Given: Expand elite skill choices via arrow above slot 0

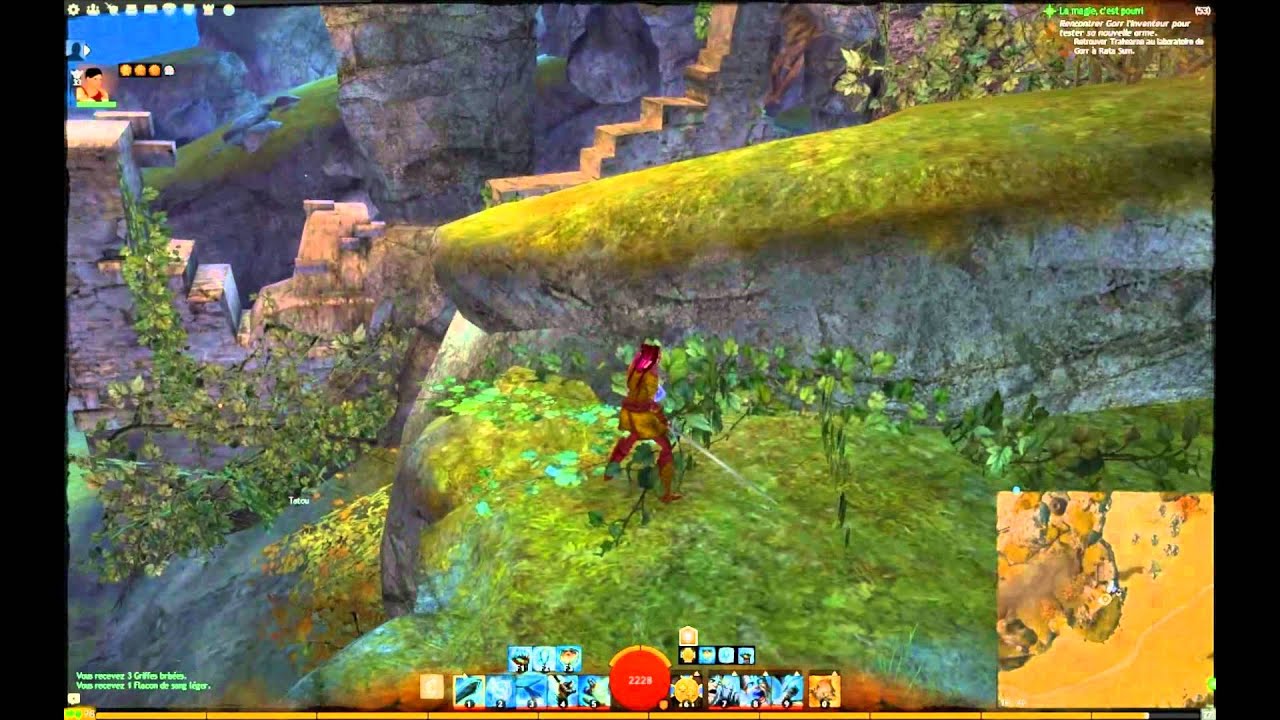Looking at the screenshot, I should [x=833, y=673].
